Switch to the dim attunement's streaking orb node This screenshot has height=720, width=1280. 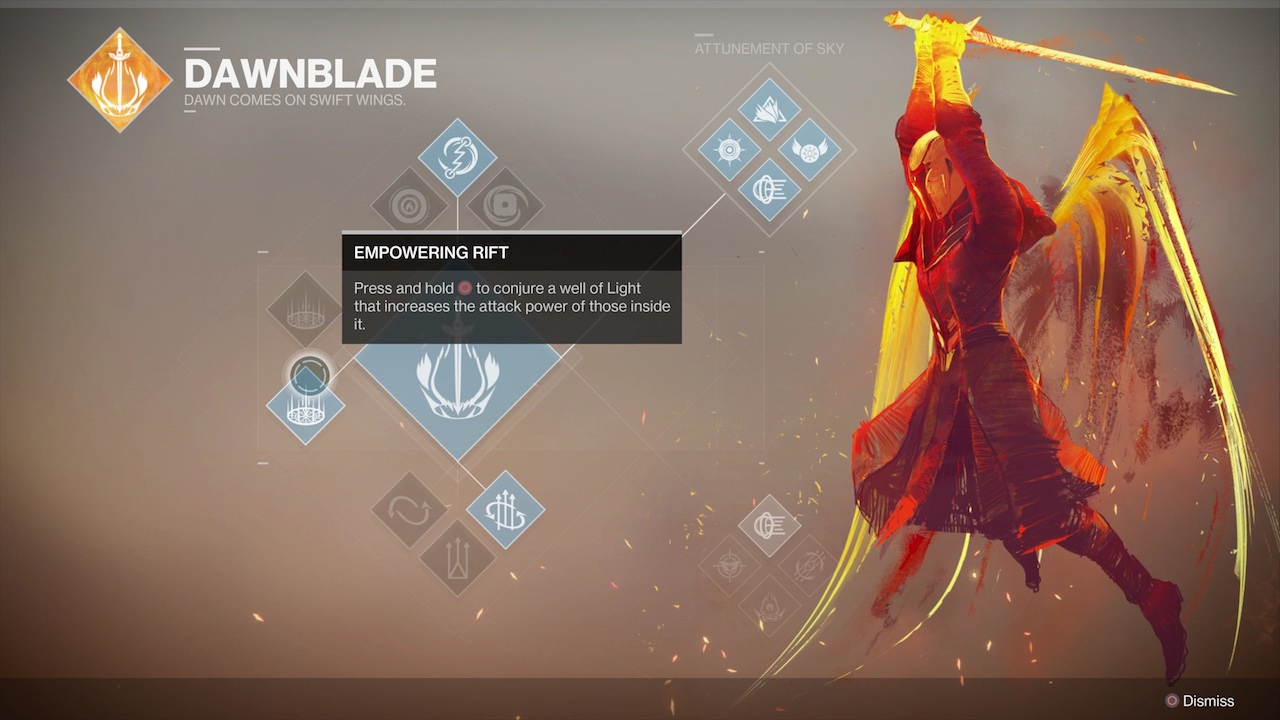[x=769, y=526]
